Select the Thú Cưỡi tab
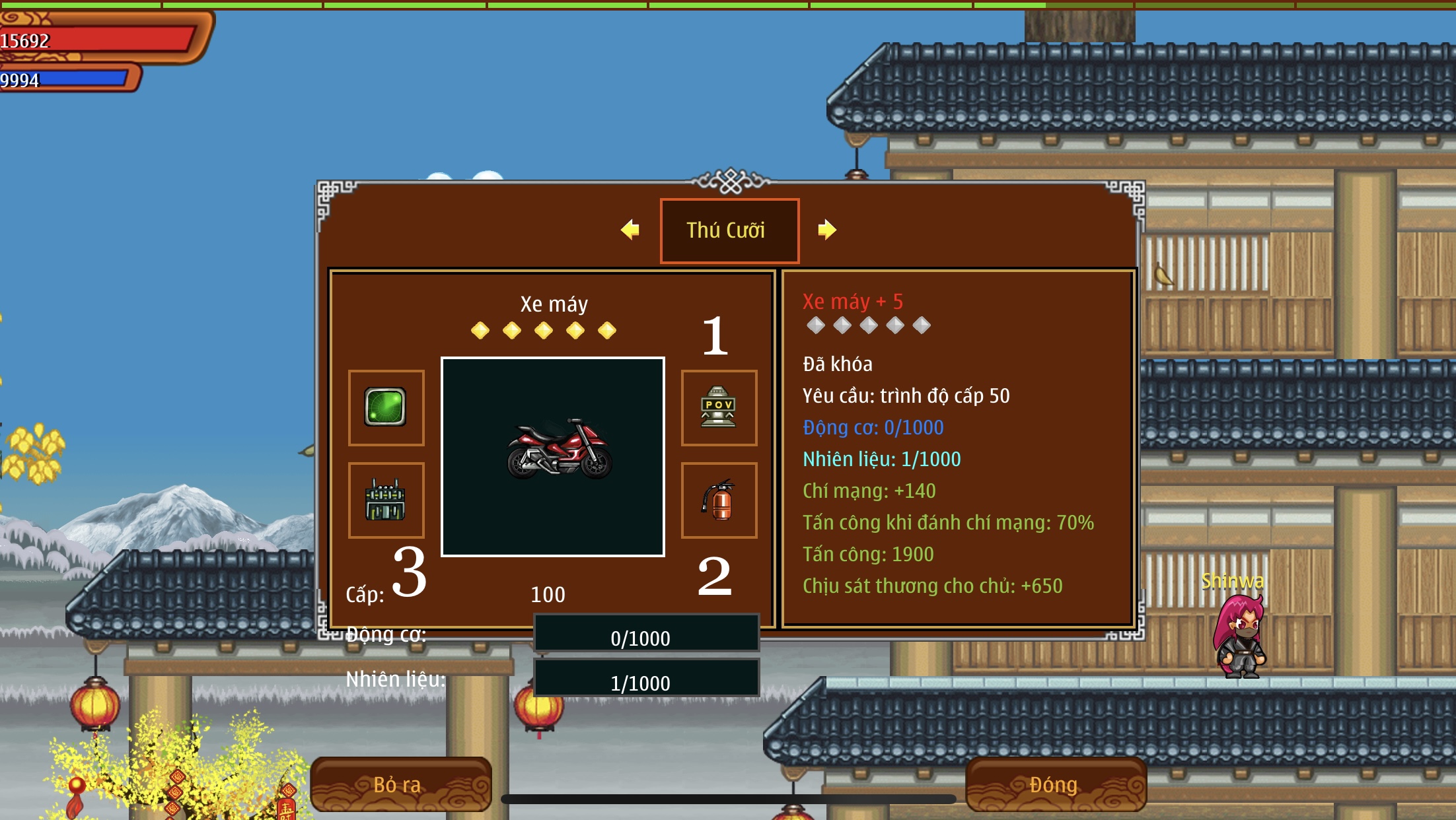1456x820 pixels. click(729, 230)
